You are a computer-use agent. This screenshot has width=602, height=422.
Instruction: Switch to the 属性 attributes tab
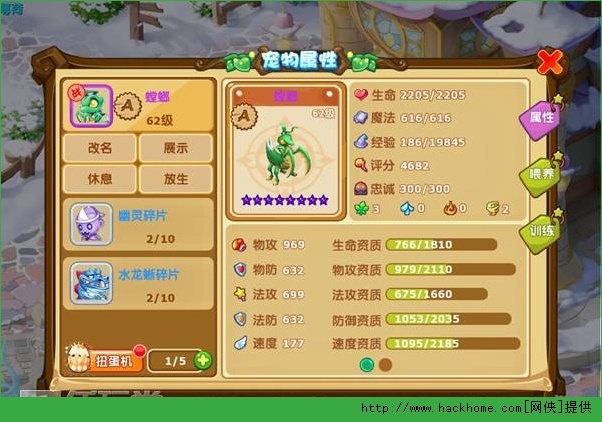tap(538, 118)
